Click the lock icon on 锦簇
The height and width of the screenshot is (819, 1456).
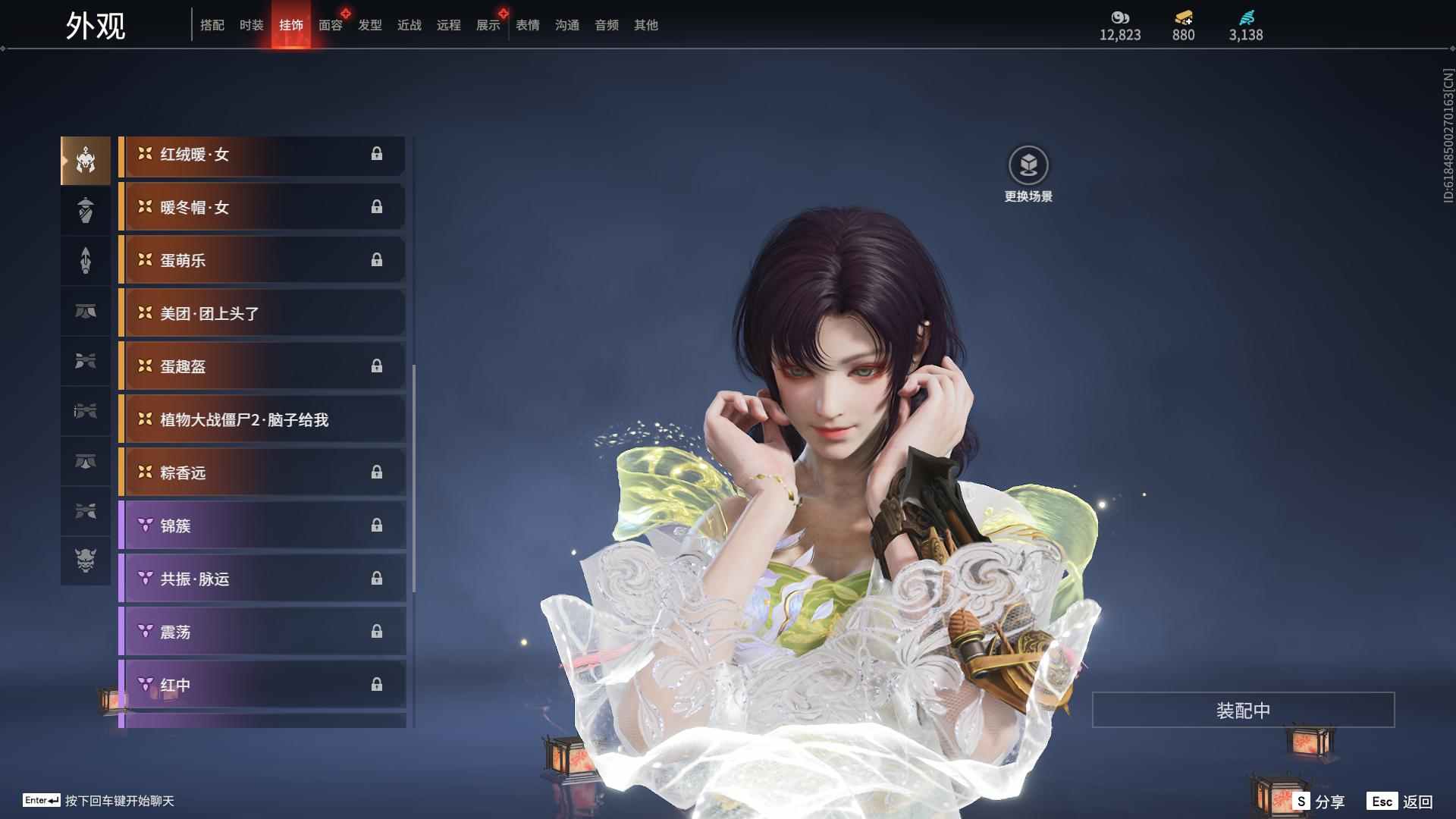tap(378, 526)
